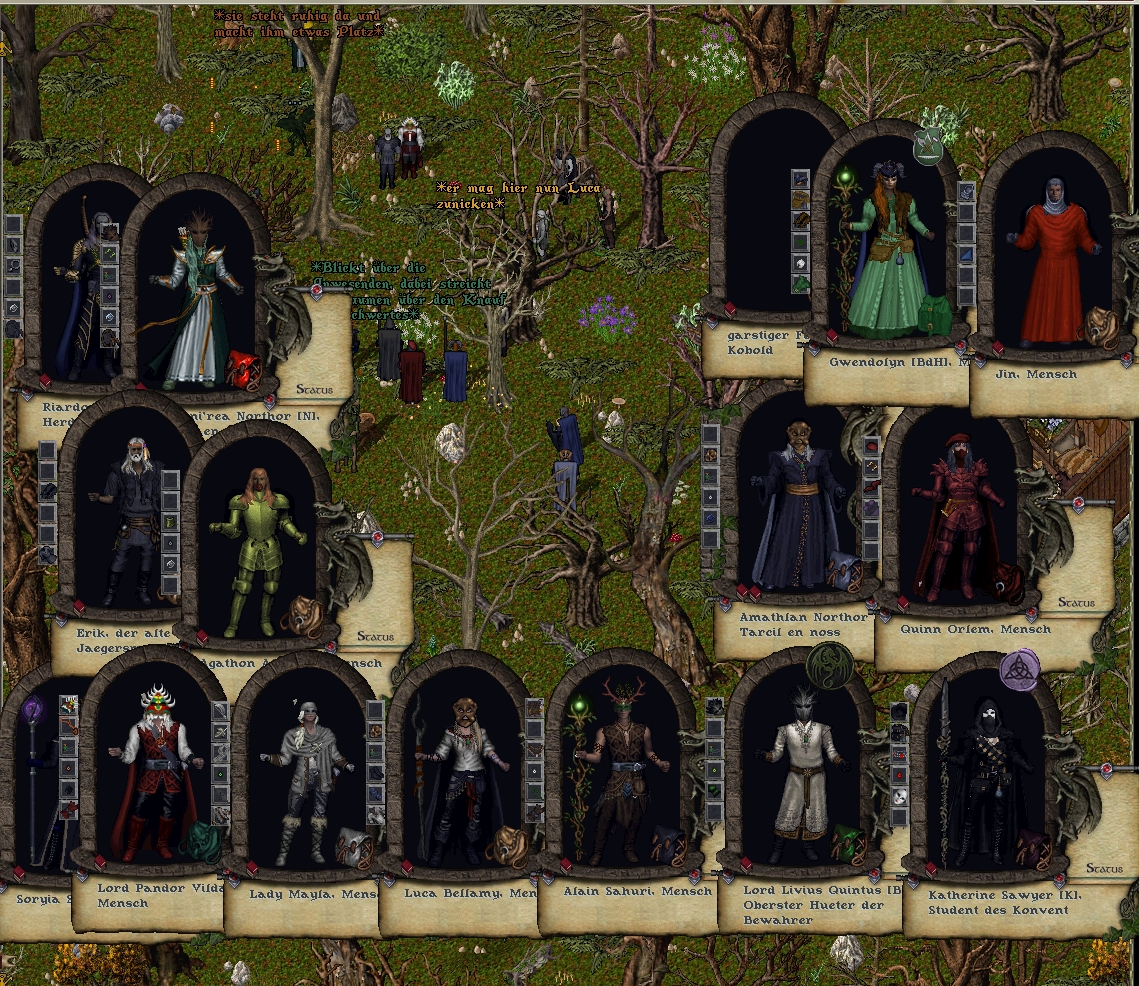Viewport: 1139px width, 986px height.
Task: Click the Status button on Katherine Sawyer's paperdoll
Action: click(1103, 868)
